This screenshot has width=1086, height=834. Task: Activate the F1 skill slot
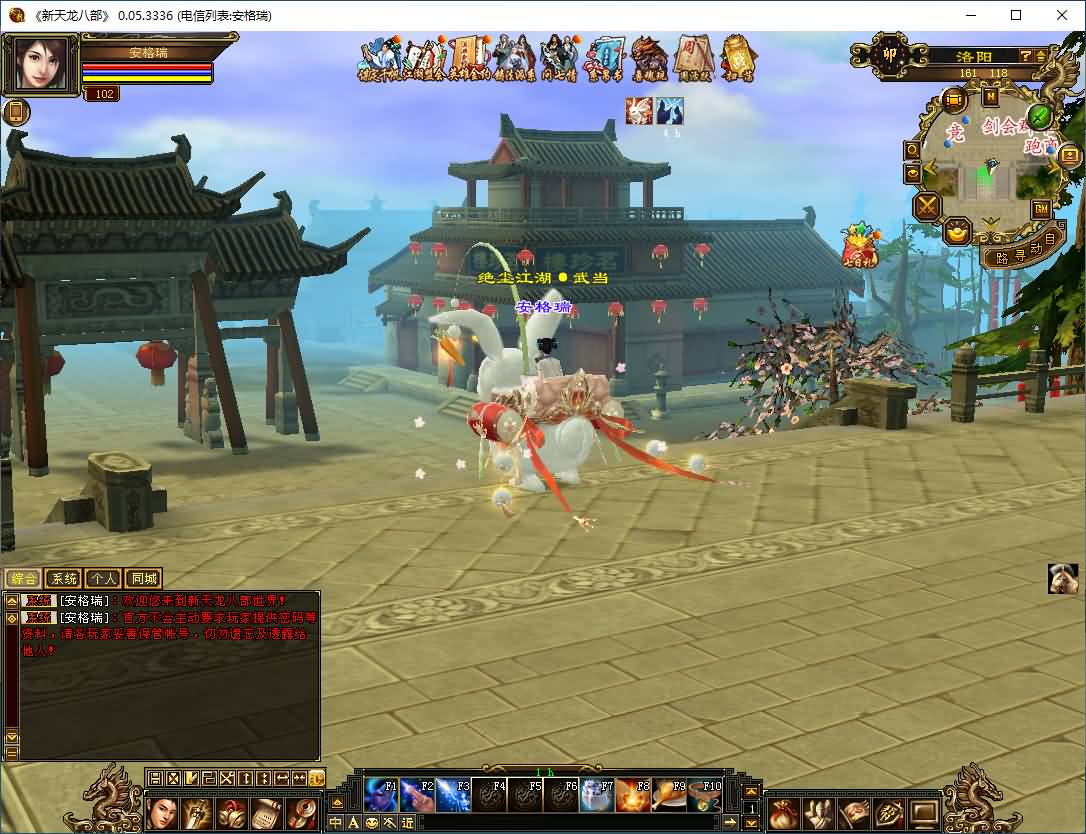coord(380,795)
